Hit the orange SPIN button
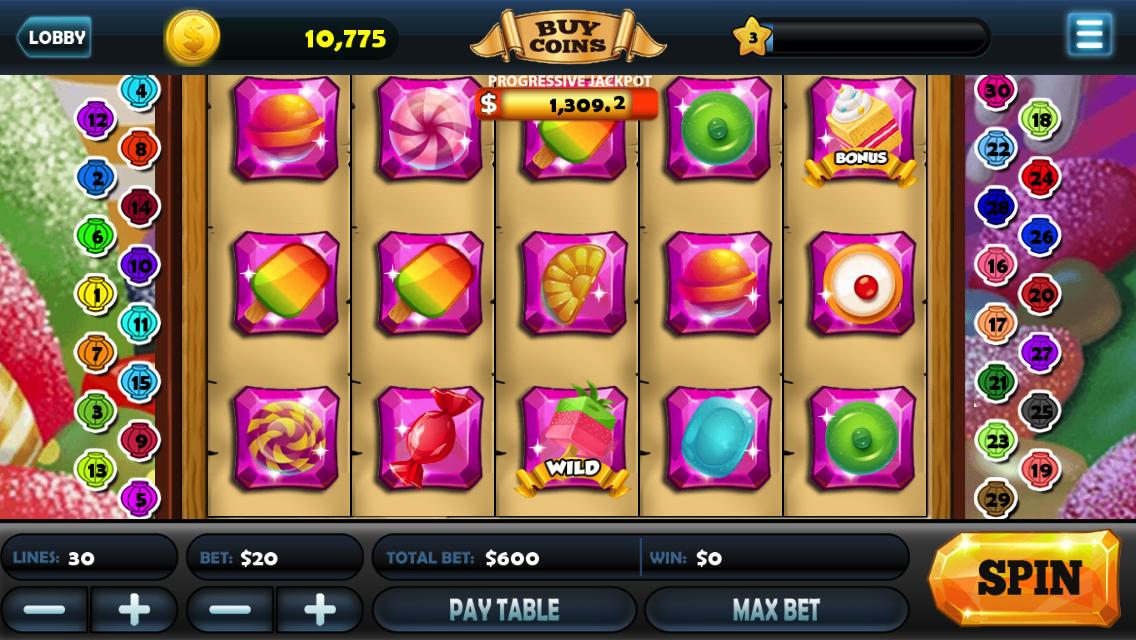This screenshot has height=640, width=1136. [x=1026, y=578]
